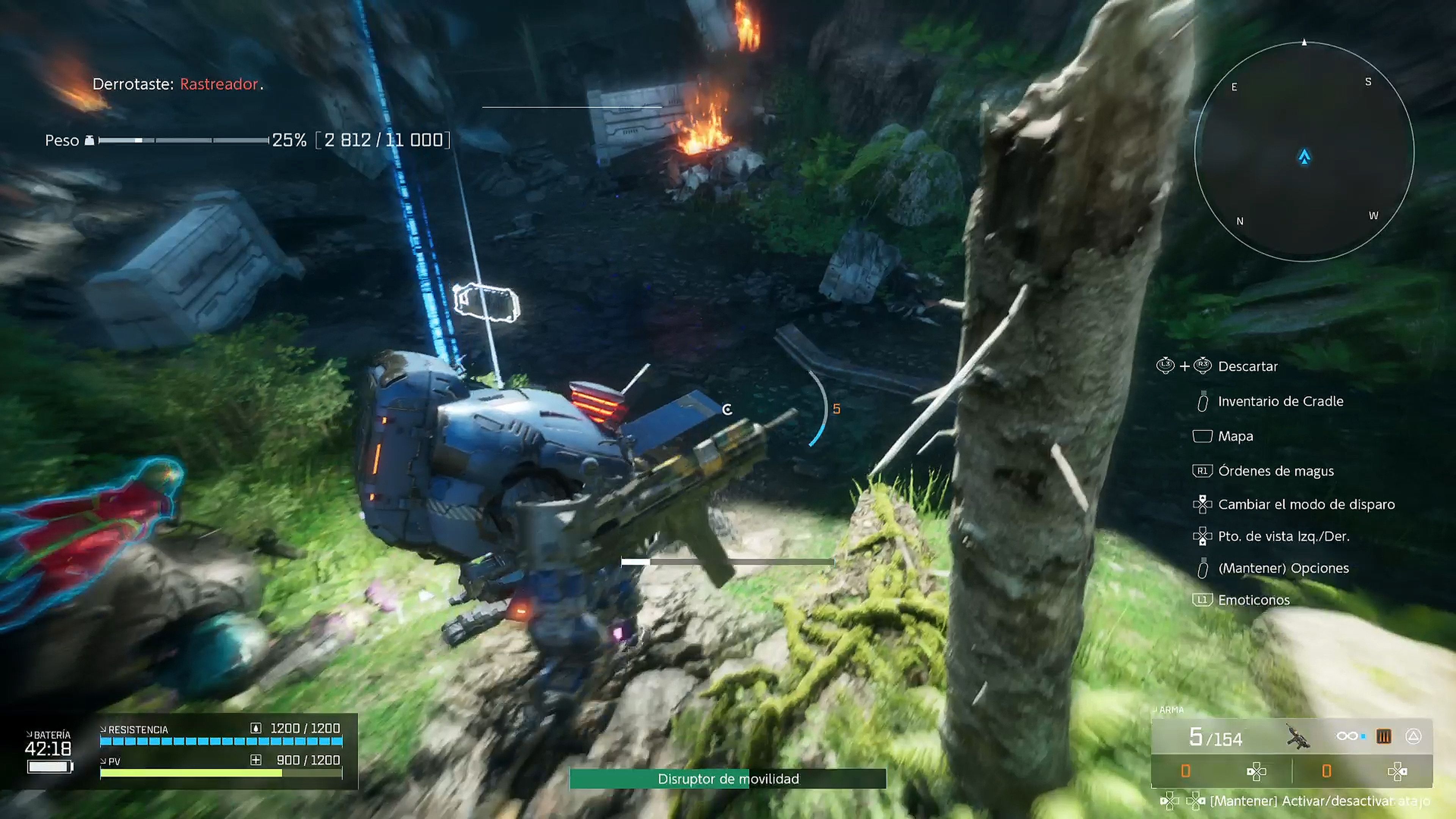Screen dimensions: 1456x819
Task: Open the (Mantener) Opciones entry
Action: pyautogui.click(x=1283, y=568)
